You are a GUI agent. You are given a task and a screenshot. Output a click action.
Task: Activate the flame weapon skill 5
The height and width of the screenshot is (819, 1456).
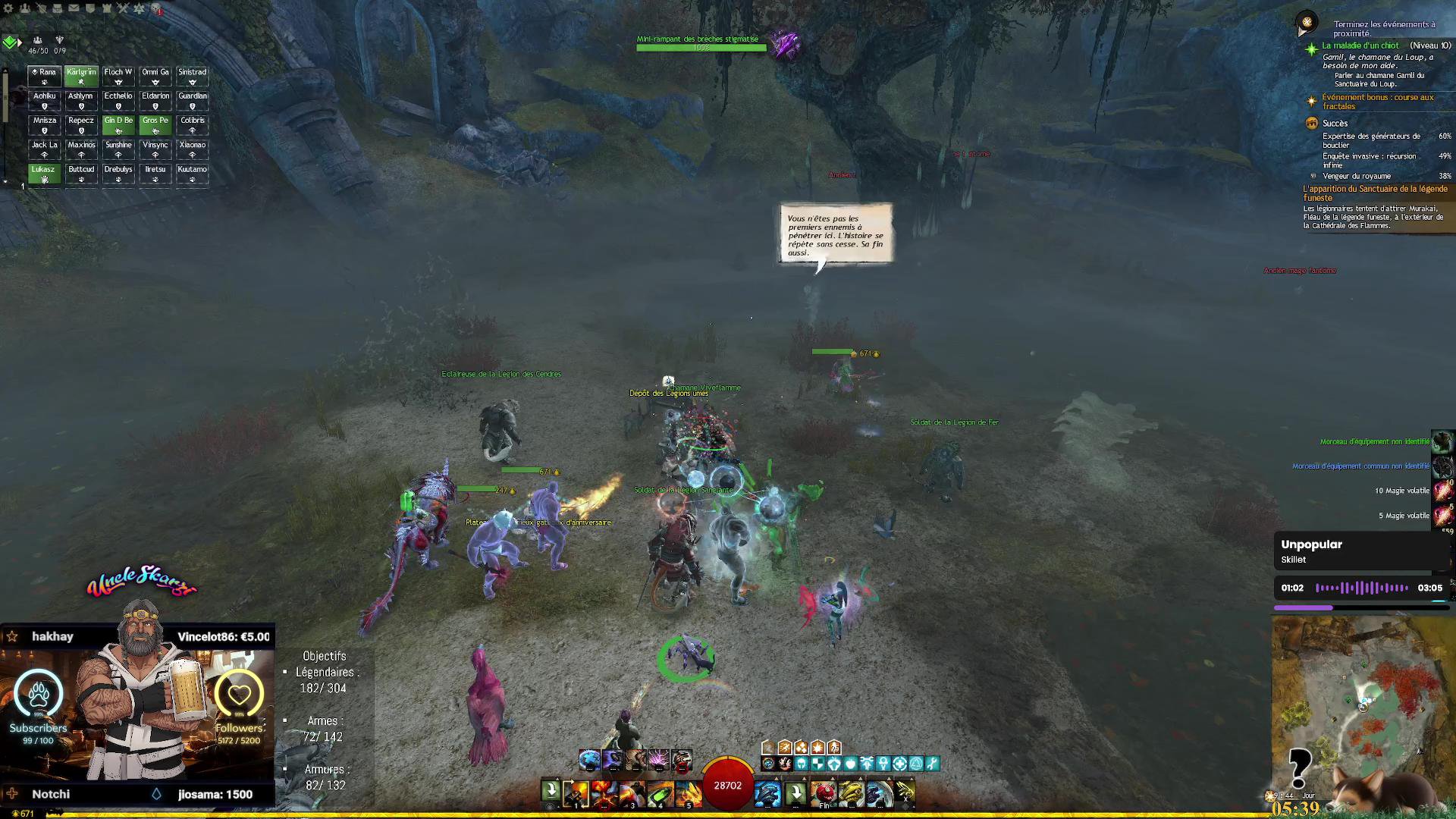(689, 793)
